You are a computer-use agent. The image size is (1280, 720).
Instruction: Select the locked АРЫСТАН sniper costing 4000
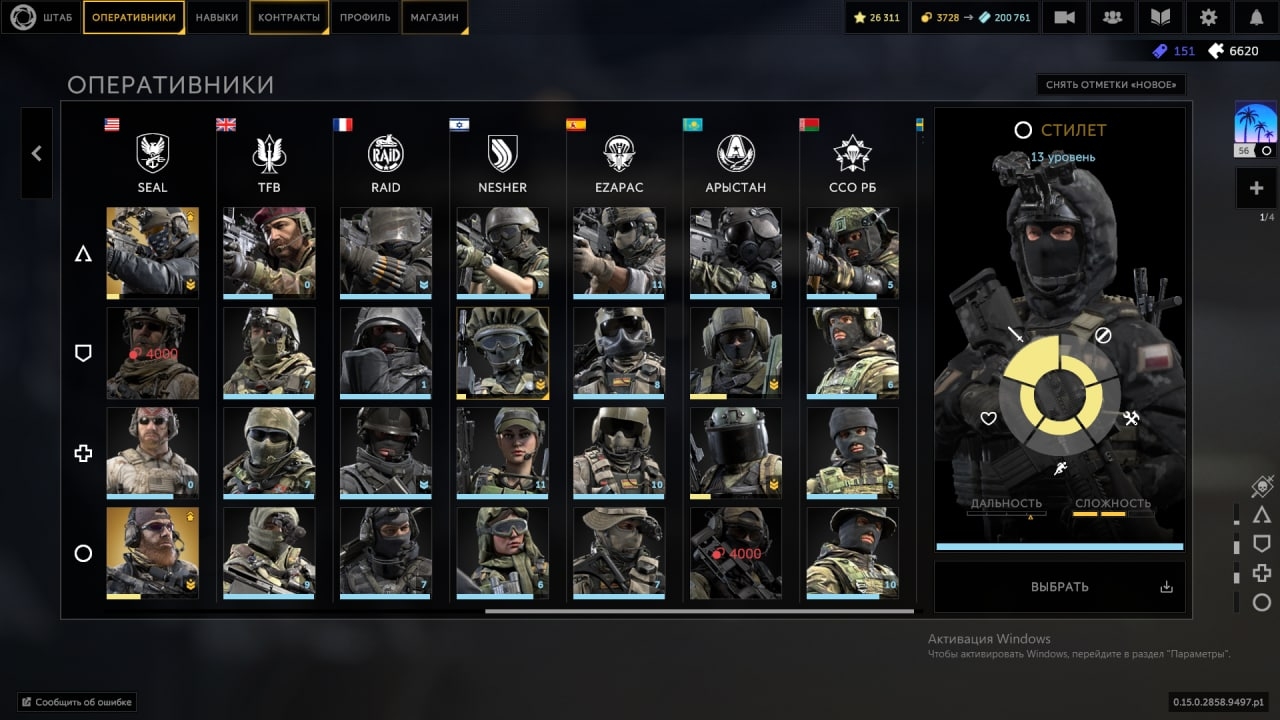[x=736, y=553]
